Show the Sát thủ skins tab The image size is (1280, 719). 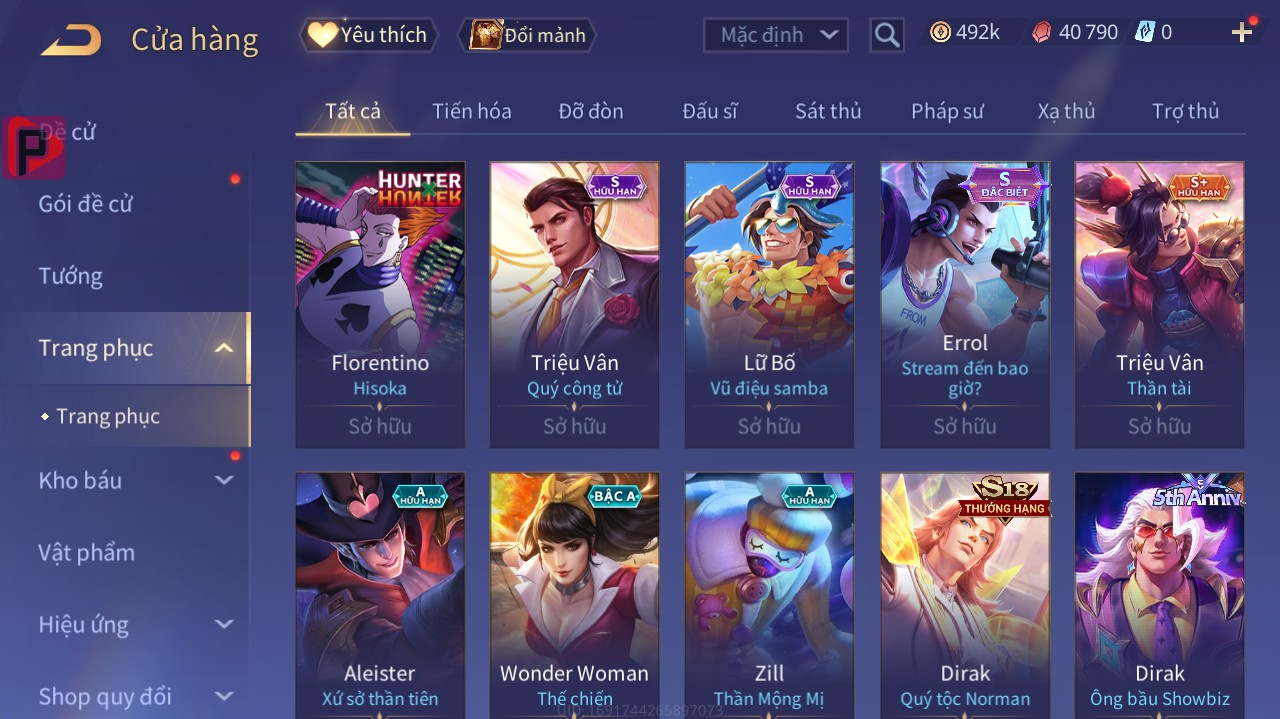(828, 111)
